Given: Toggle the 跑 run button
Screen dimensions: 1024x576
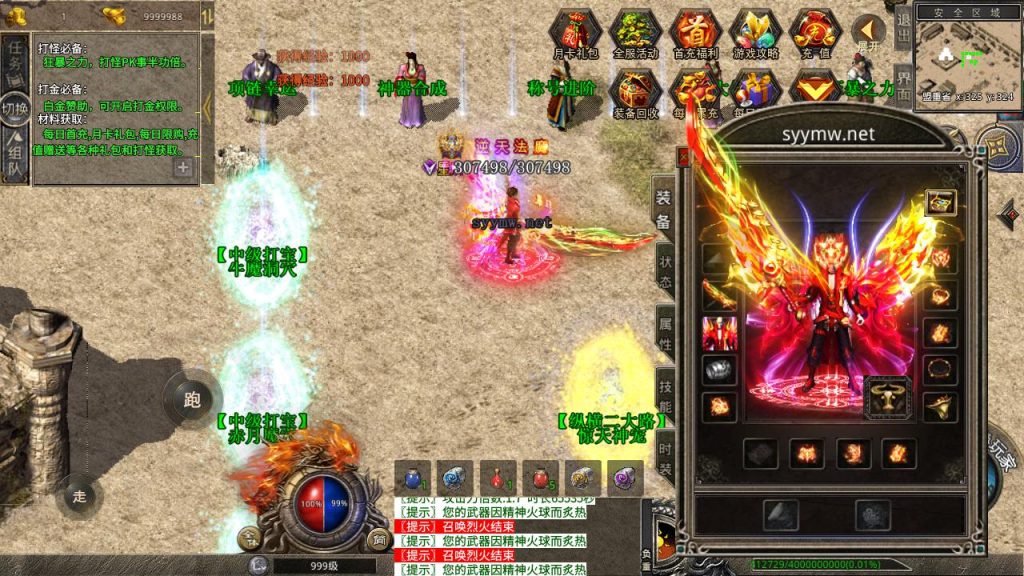Looking at the screenshot, I should (192, 400).
